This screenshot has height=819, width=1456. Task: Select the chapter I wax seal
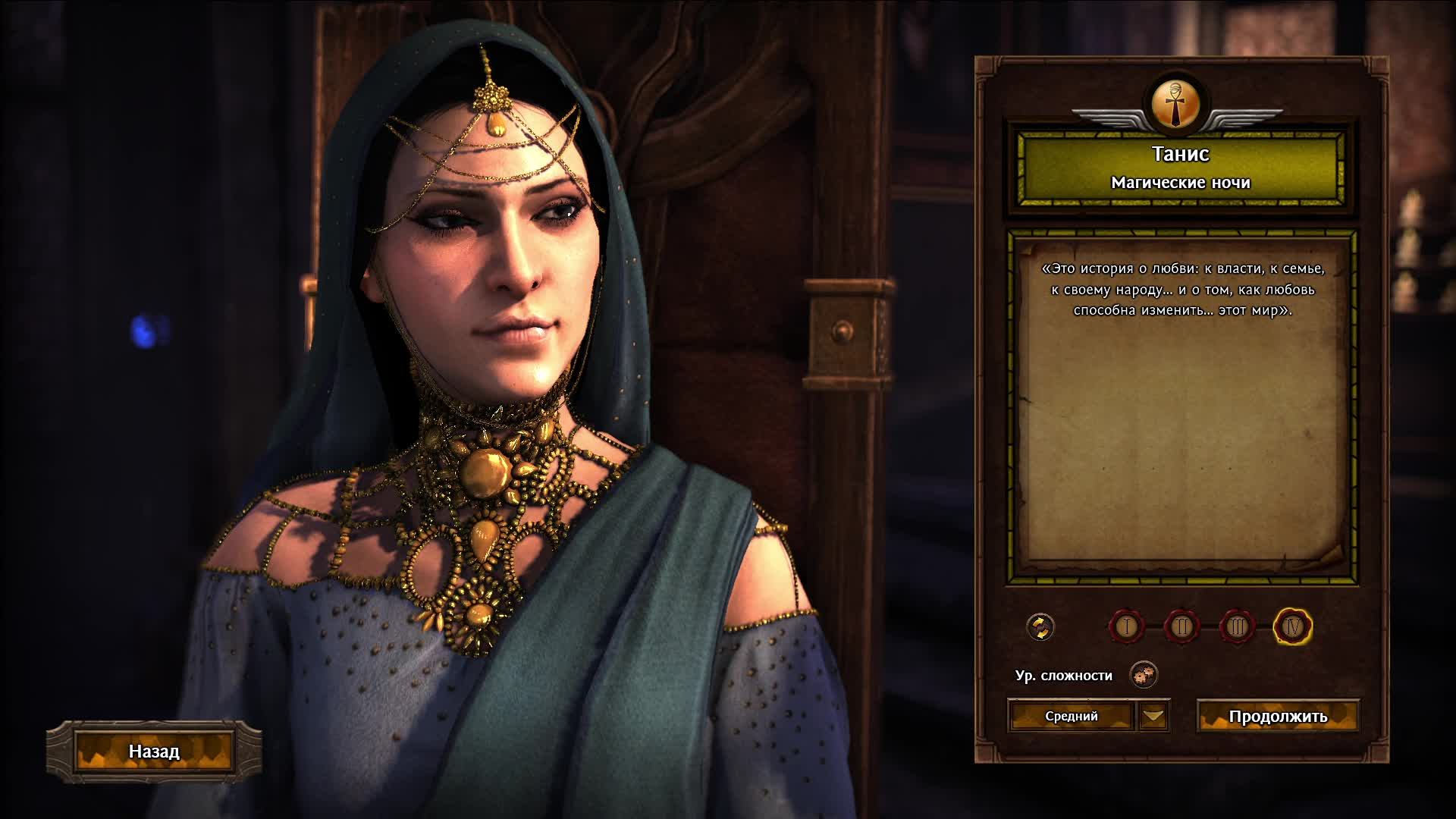(x=1127, y=627)
